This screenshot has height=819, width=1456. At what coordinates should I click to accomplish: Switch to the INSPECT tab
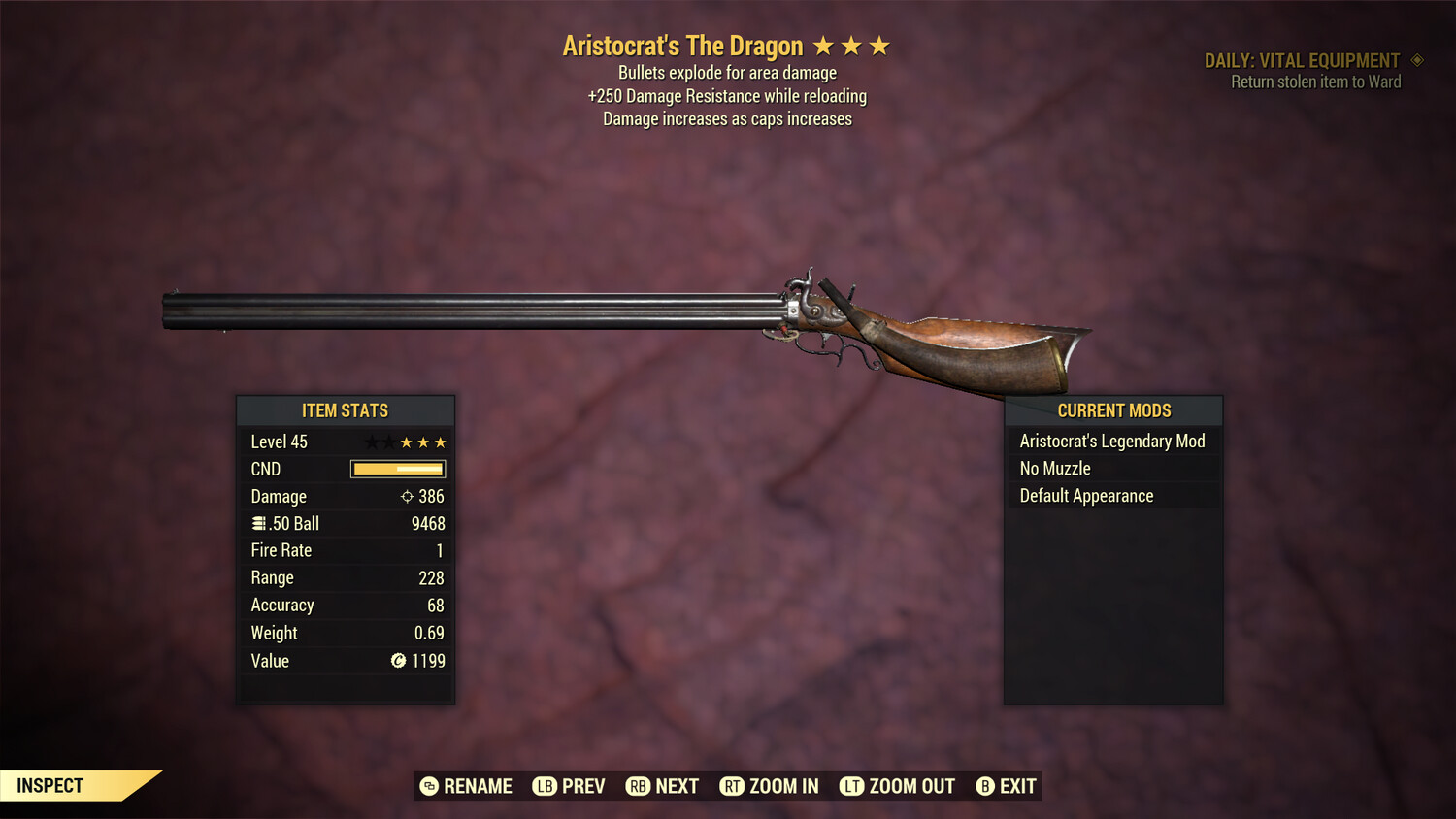pos(50,785)
